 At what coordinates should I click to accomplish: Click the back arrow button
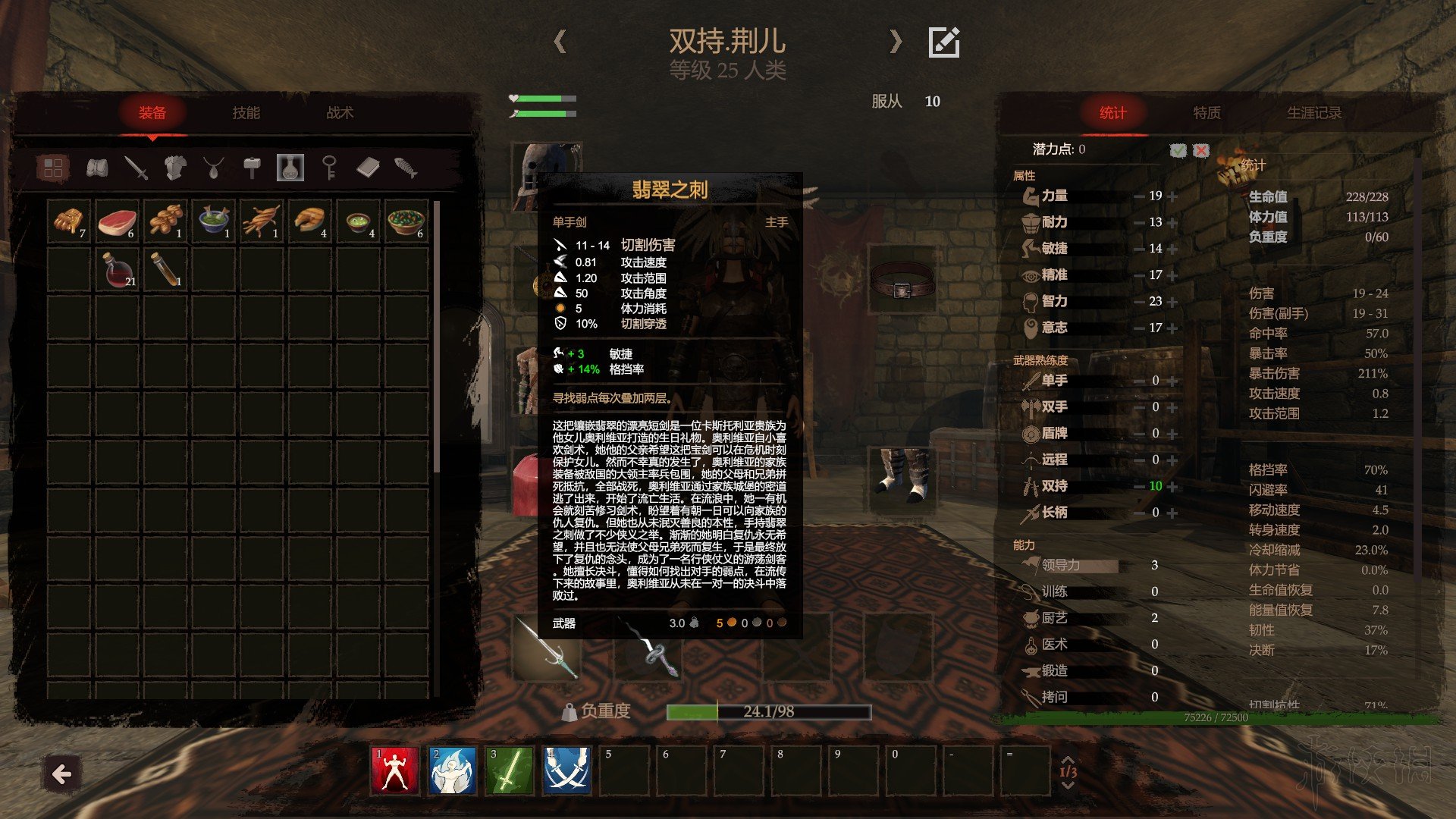click(x=61, y=774)
